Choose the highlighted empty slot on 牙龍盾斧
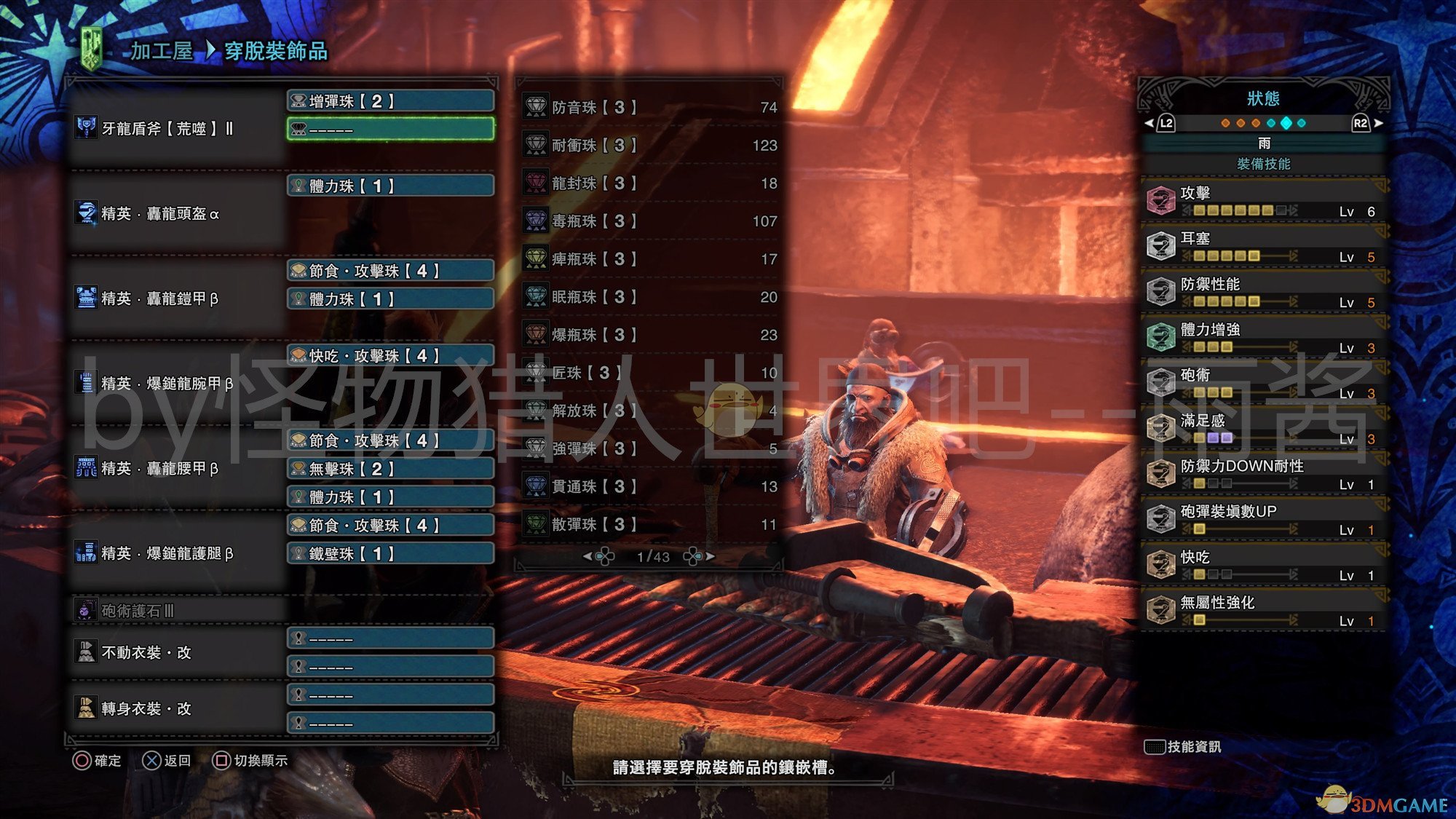 391,130
